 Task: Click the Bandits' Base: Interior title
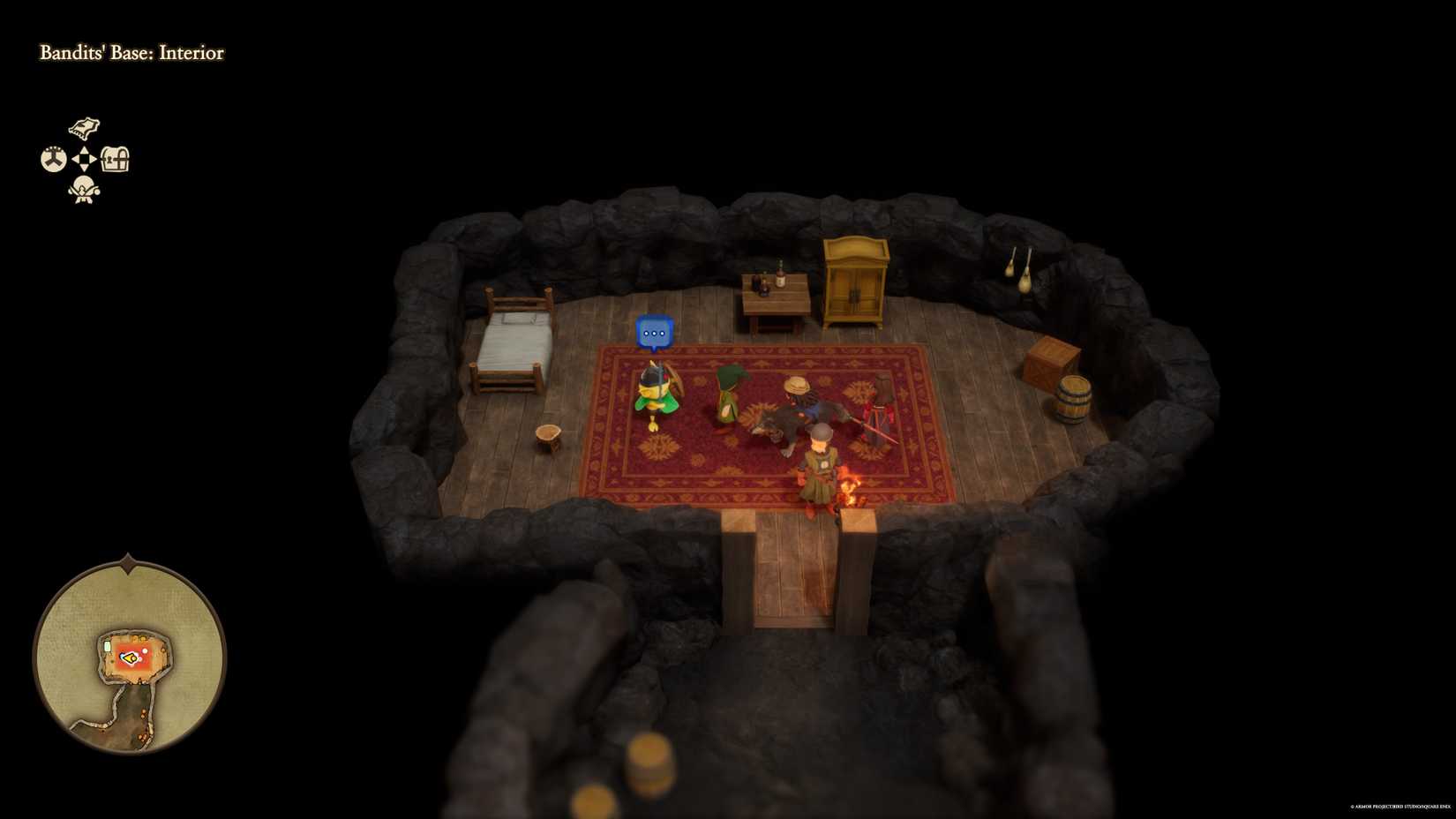(131, 54)
